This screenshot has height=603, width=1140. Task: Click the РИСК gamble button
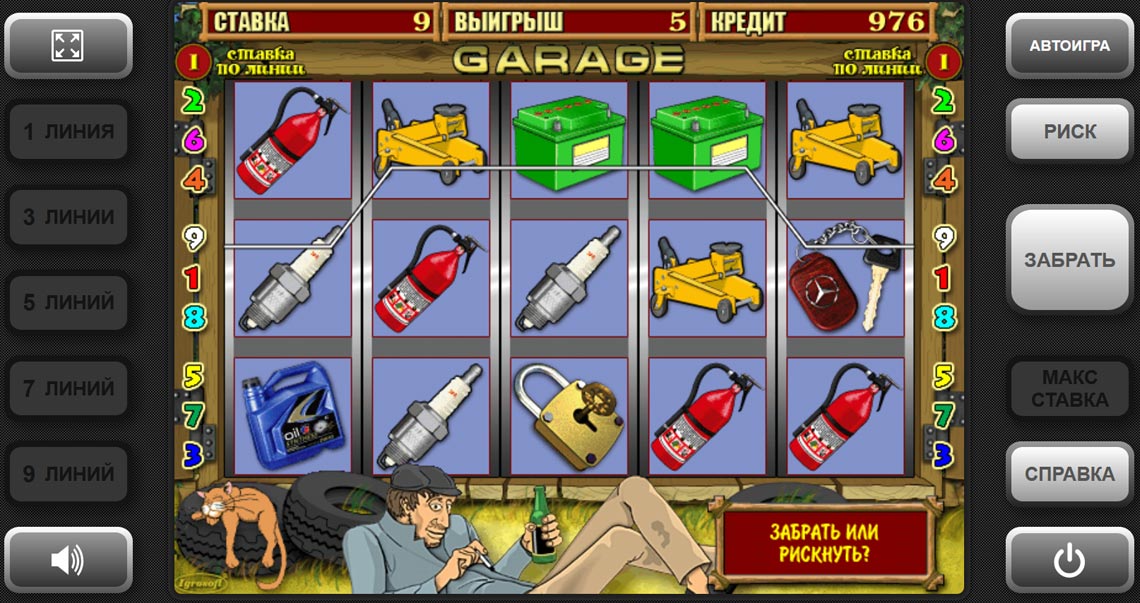point(1069,131)
